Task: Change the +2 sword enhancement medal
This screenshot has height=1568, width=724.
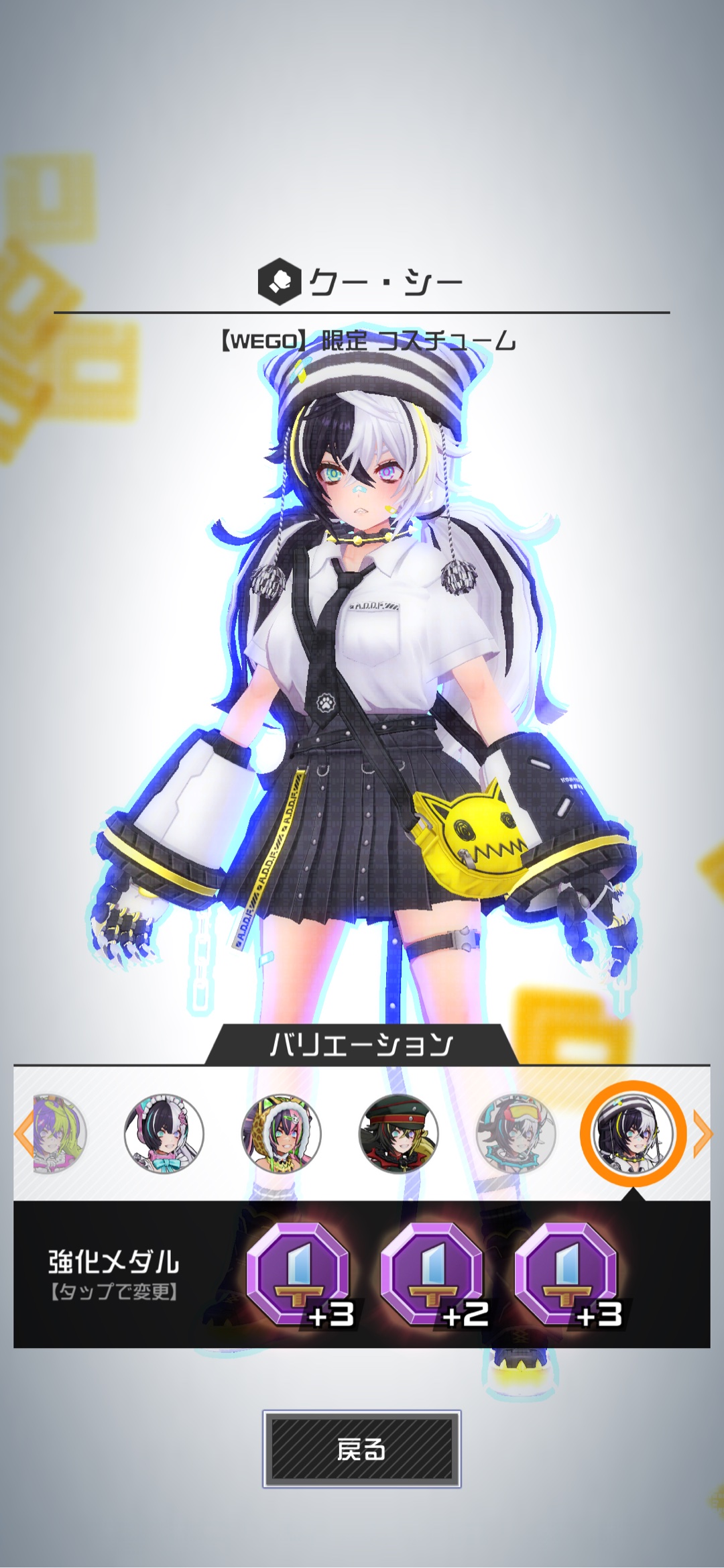Action: (x=432, y=1273)
